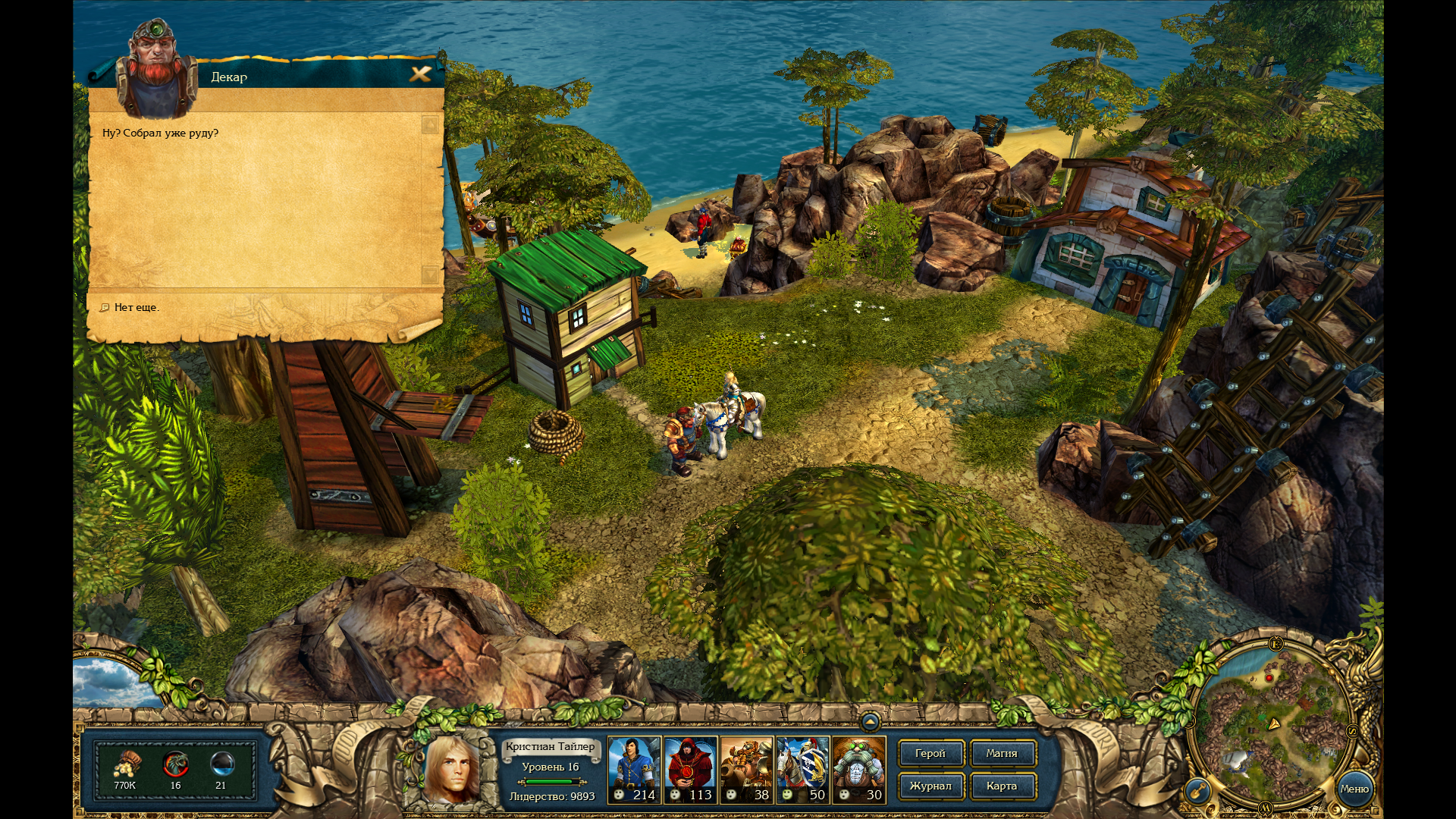Viewport: 1456px width, 819px height.
Task: Choose the reply "Нет еще."
Action: tap(136, 307)
